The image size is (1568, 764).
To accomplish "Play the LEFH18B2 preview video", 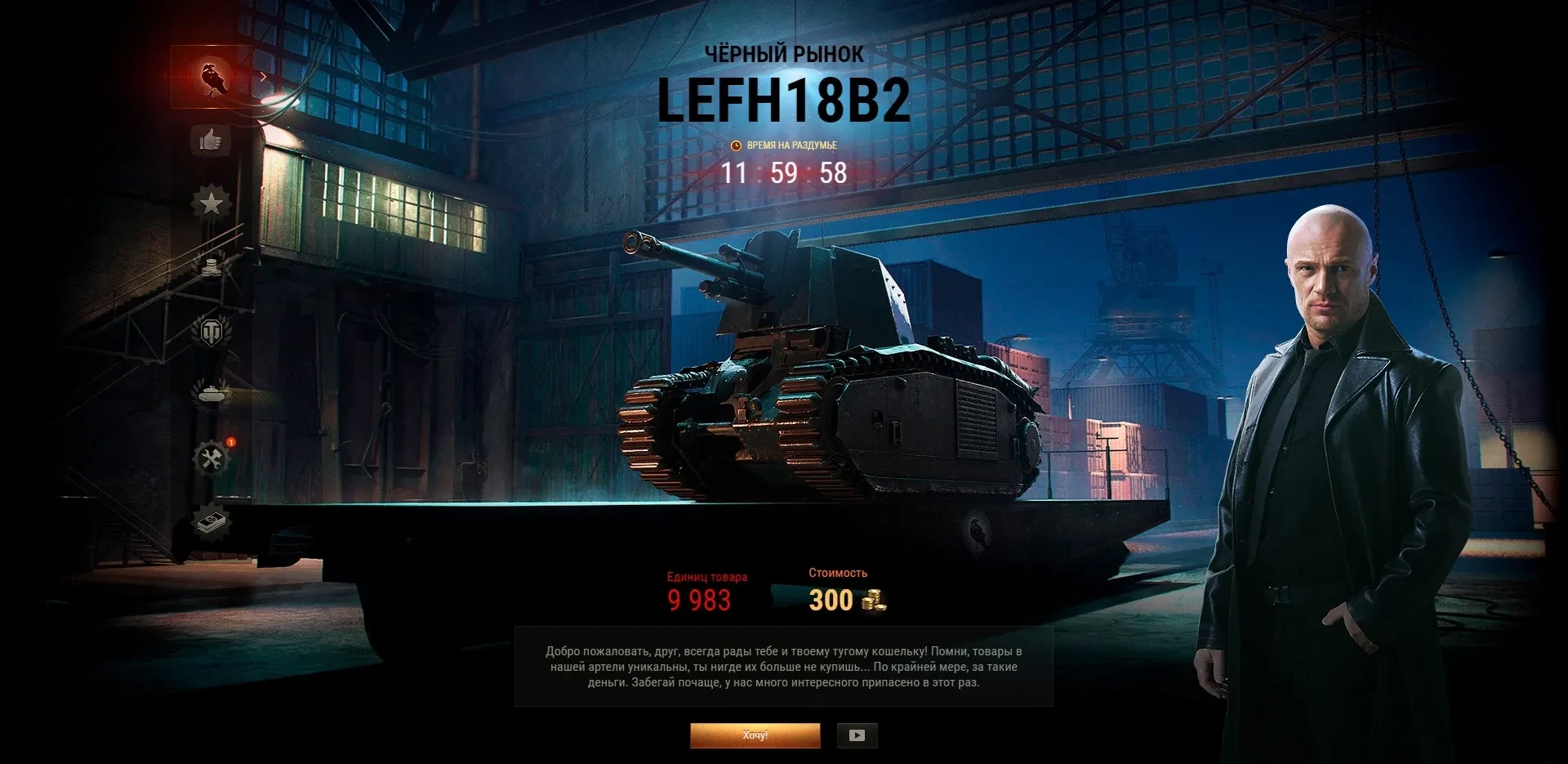I will (x=857, y=735).
